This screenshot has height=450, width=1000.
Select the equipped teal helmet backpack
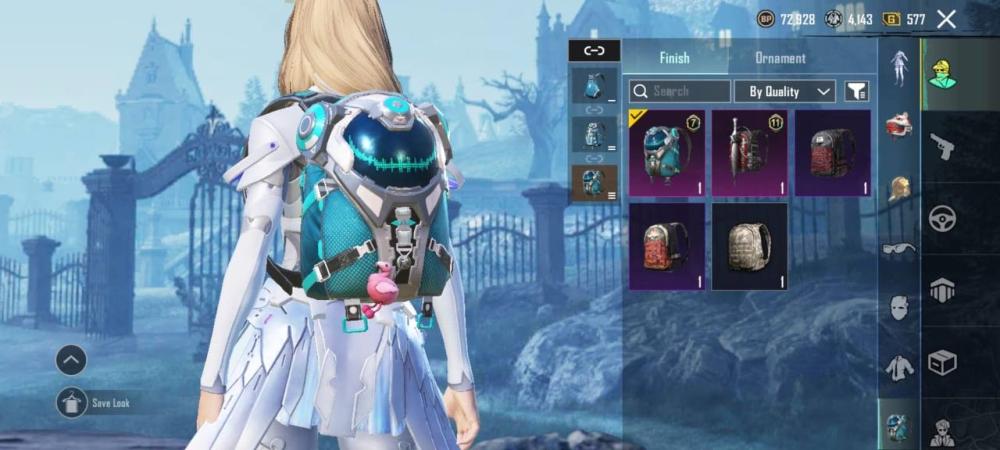click(x=667, y=153)
